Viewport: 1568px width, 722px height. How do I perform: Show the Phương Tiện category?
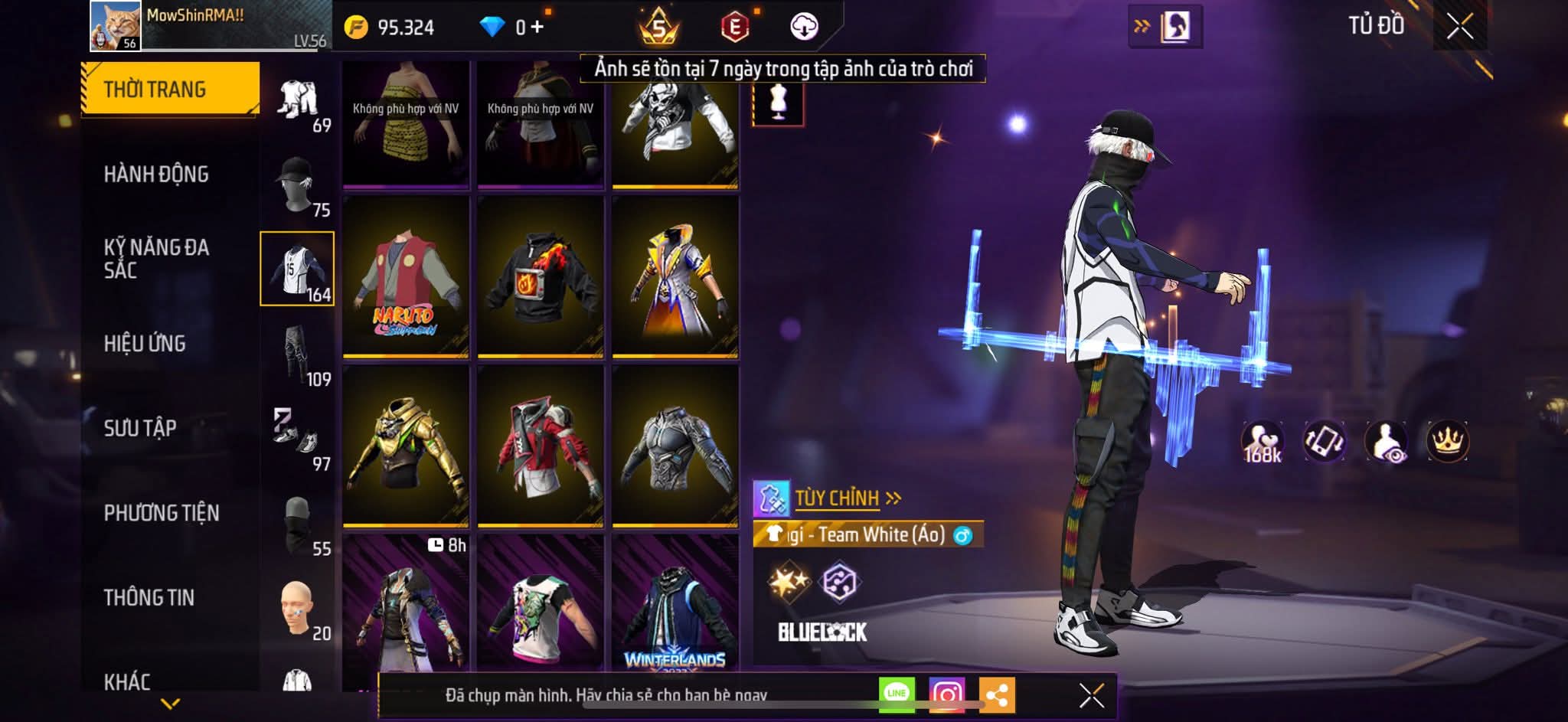(162, 513)
